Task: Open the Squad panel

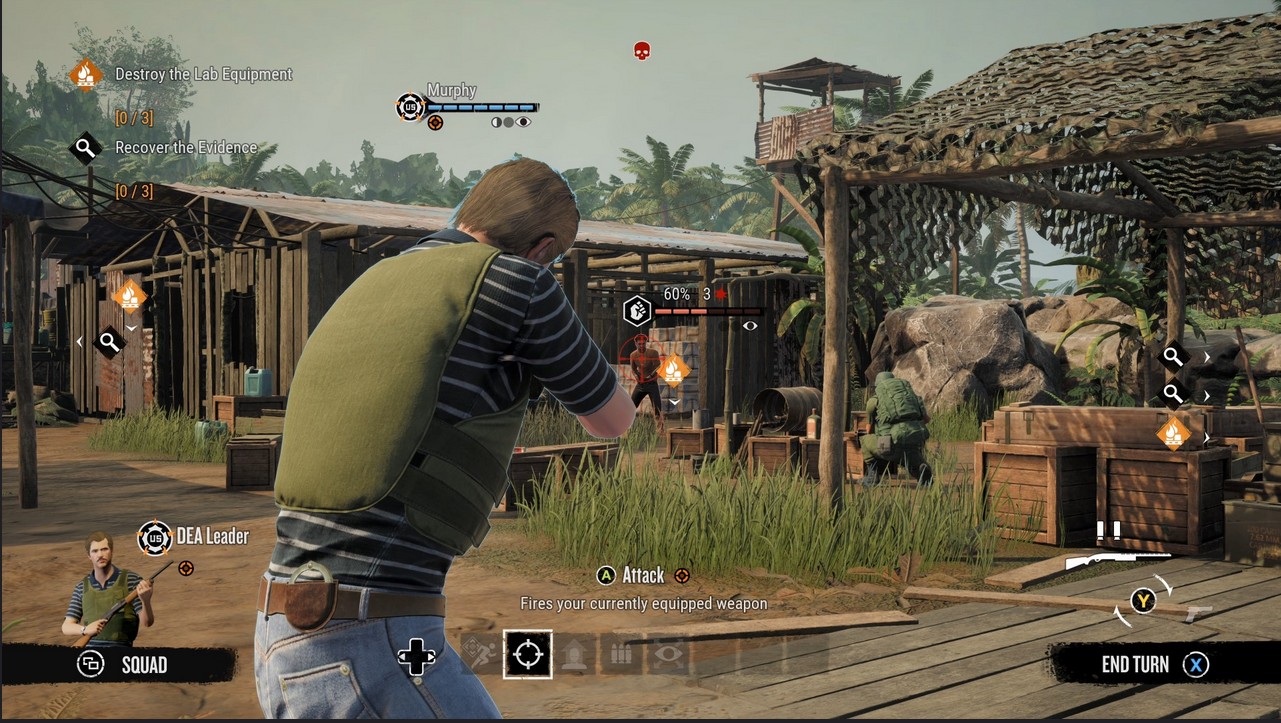Action: tap(124, 665)
